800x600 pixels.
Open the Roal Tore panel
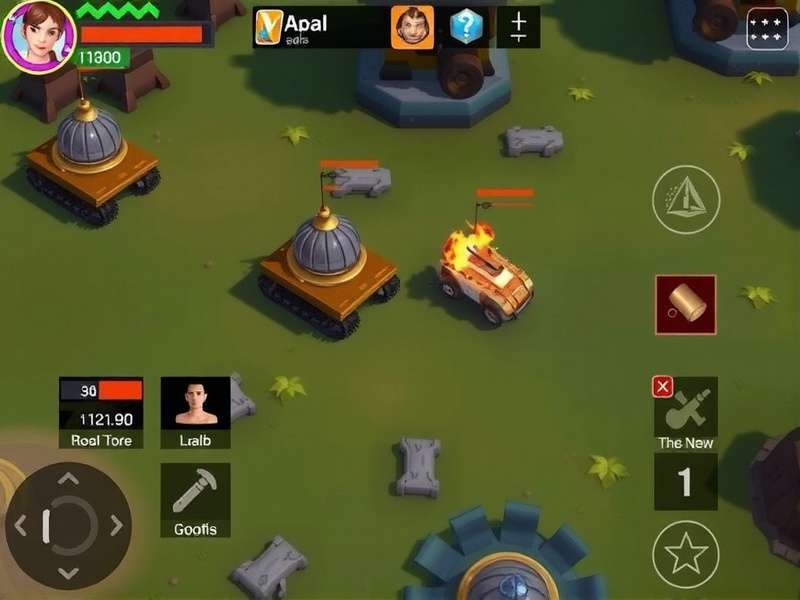(x=101, y=412)
